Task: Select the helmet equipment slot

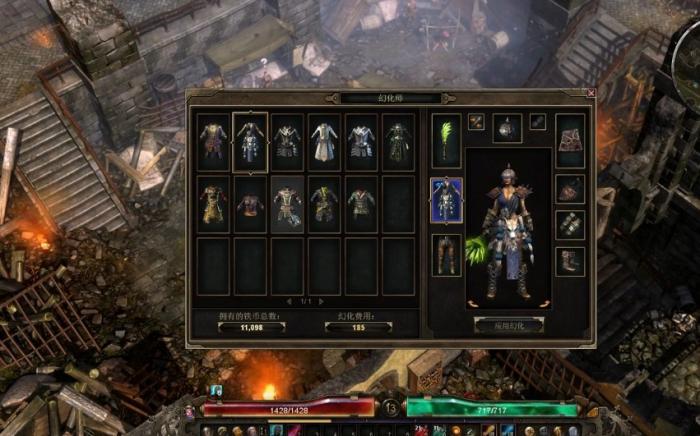Action: (x=507, y=127)
